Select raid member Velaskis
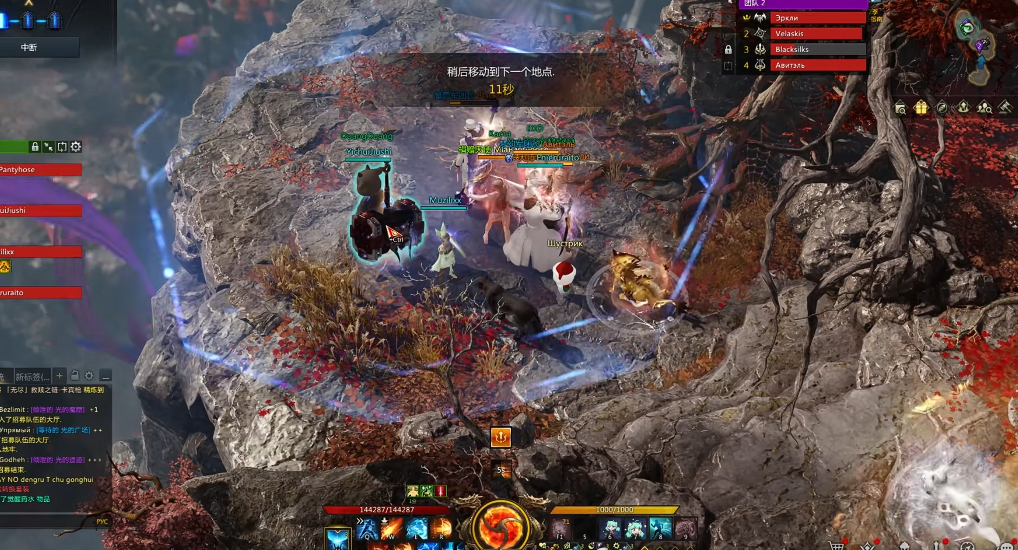 tap(817, 34)
